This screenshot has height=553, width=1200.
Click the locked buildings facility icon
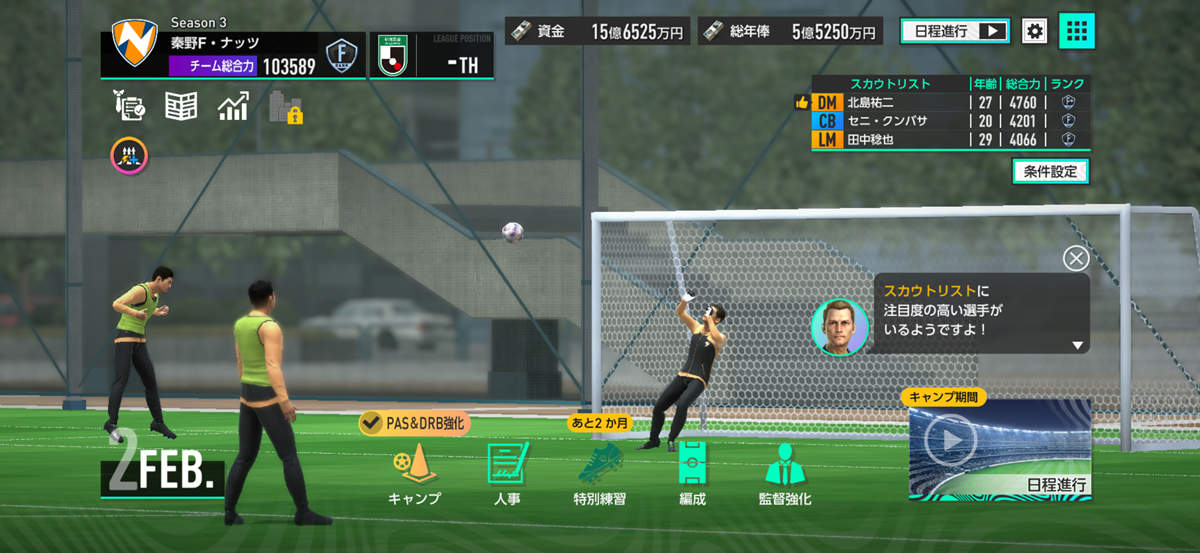[285, 107]
